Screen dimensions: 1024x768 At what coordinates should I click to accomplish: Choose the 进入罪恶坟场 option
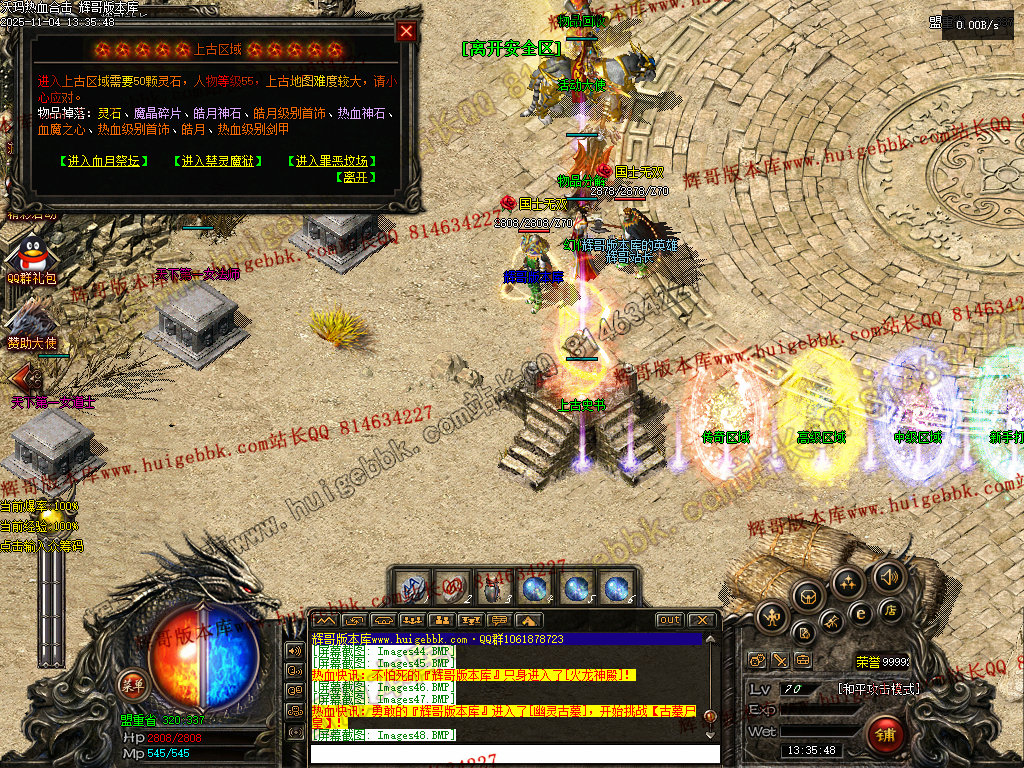tap(332, 161)
